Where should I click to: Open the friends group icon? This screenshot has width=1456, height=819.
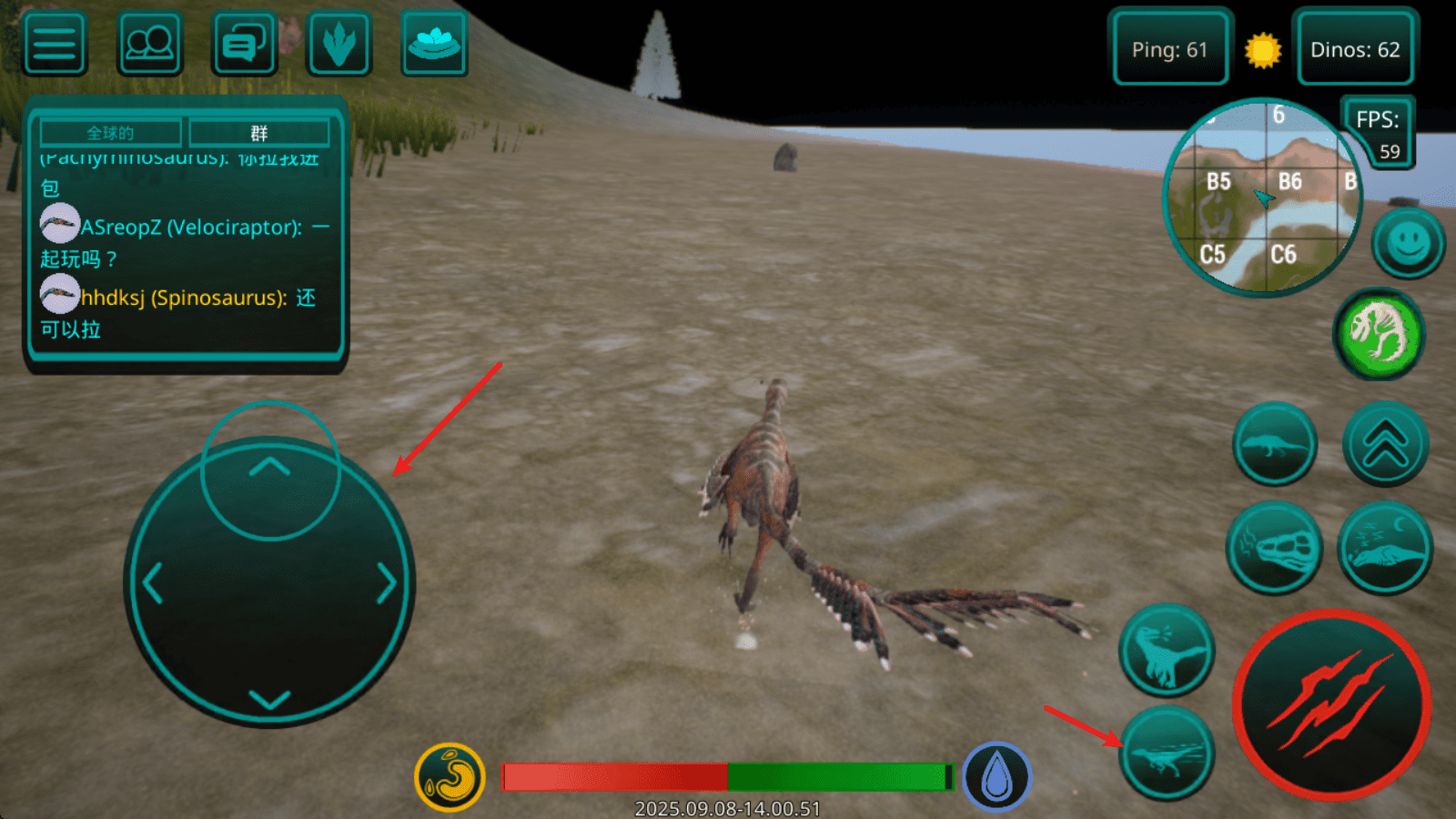(149, 44)
